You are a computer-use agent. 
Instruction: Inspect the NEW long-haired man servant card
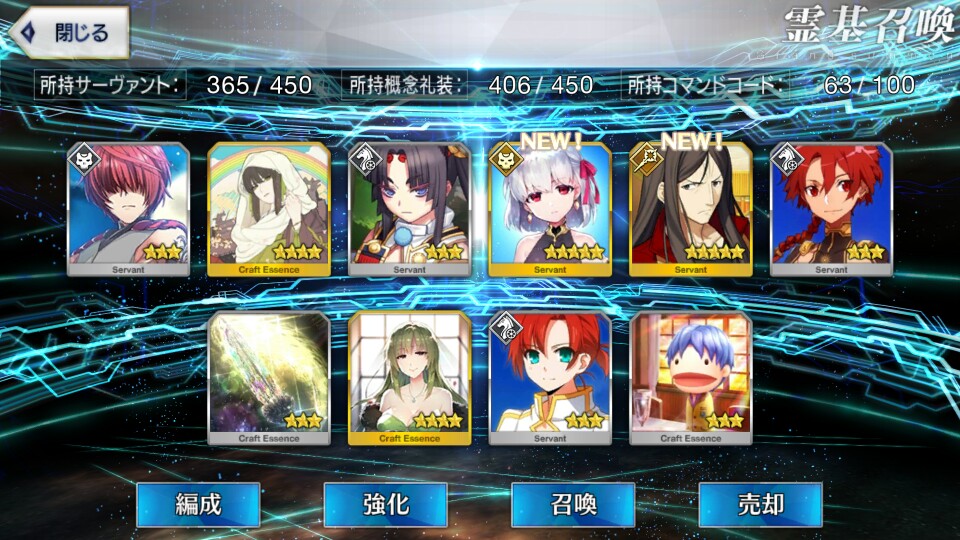[691, 208]
